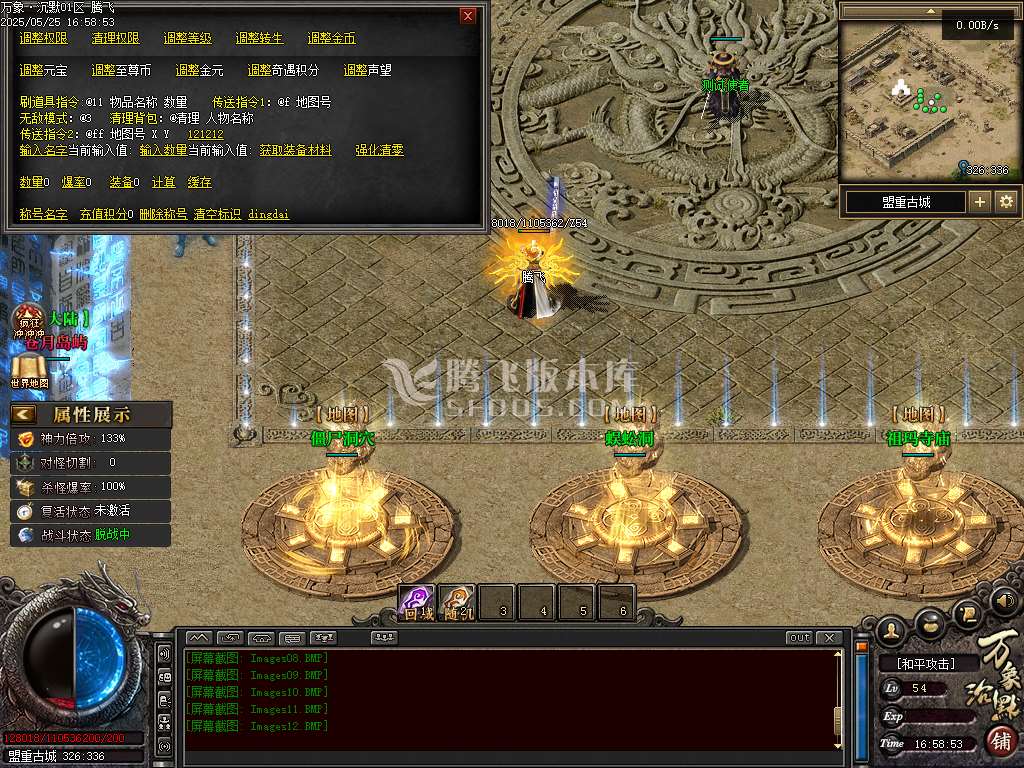The width and height of the screenshot is (1024, 768).
Task: Close the GM command panel
Action: [468, 16]
